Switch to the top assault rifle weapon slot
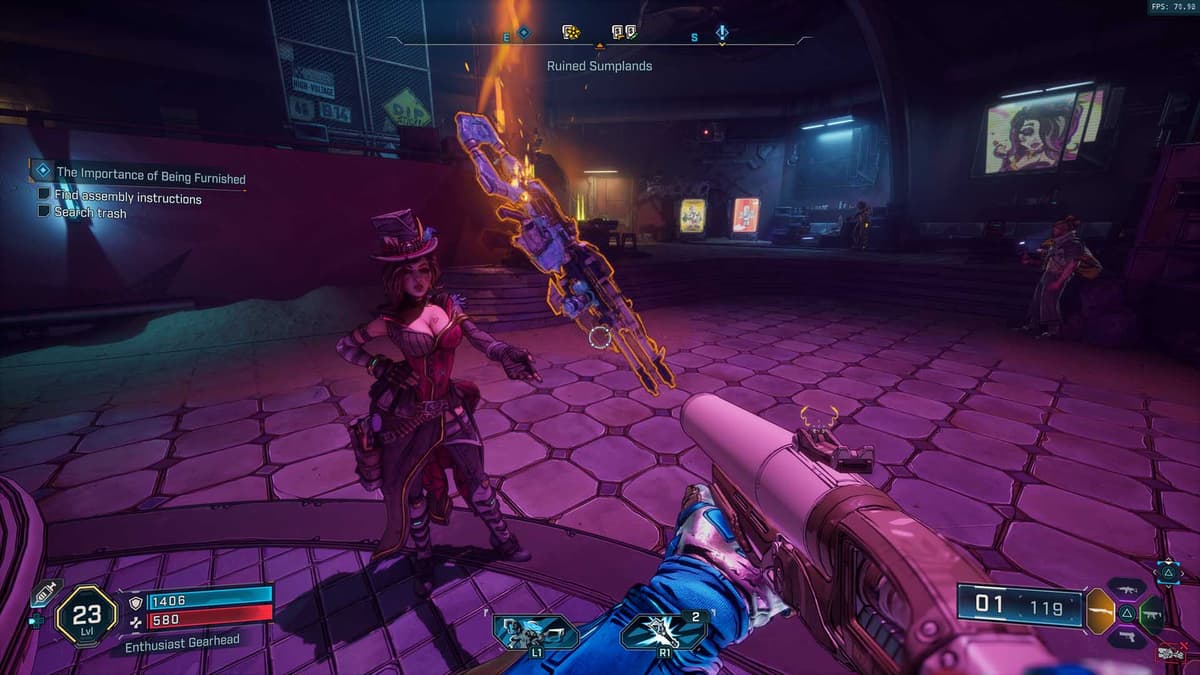 point(1125,588)
